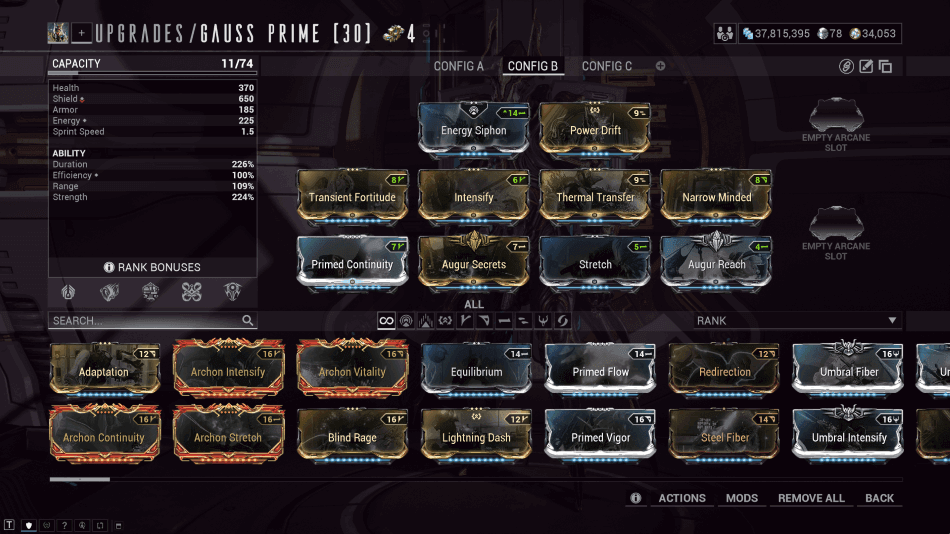This screenshot has height=534, width=950.
Task: Select Archon Vitality in the mod list
Action: (x=352, y=371)
